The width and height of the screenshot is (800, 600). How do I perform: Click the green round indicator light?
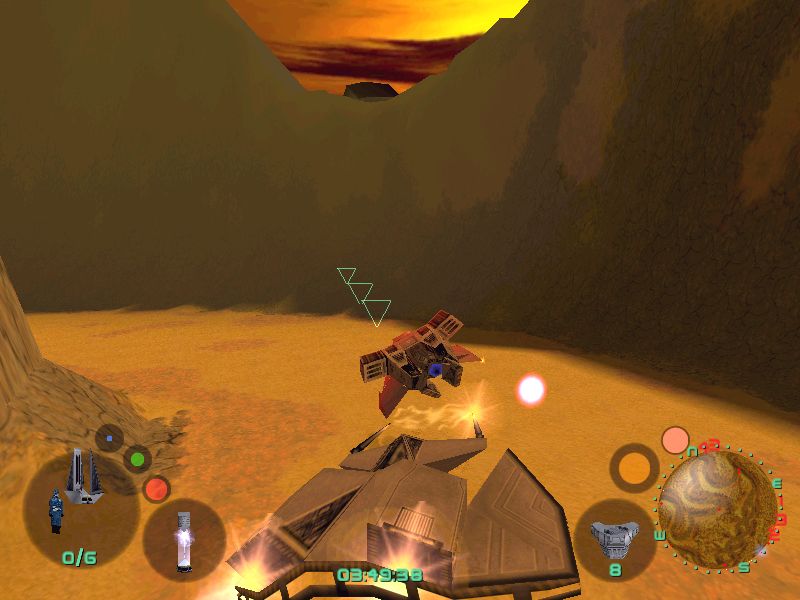point(137,460)
